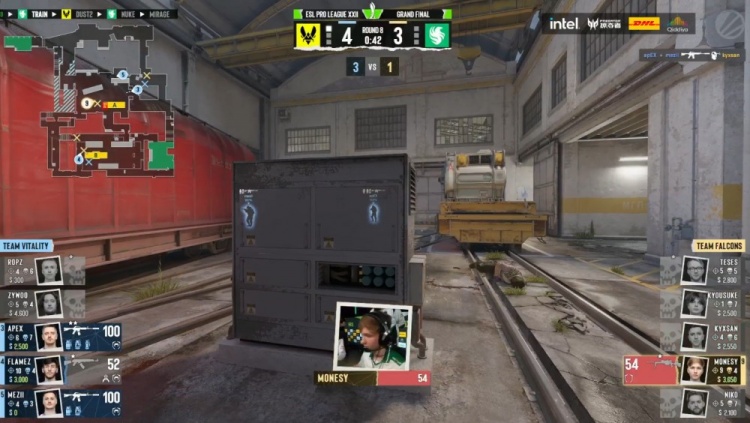Select the Train map tab
Viewport: 750px width, 423px height.
click(x=38, y=14)
